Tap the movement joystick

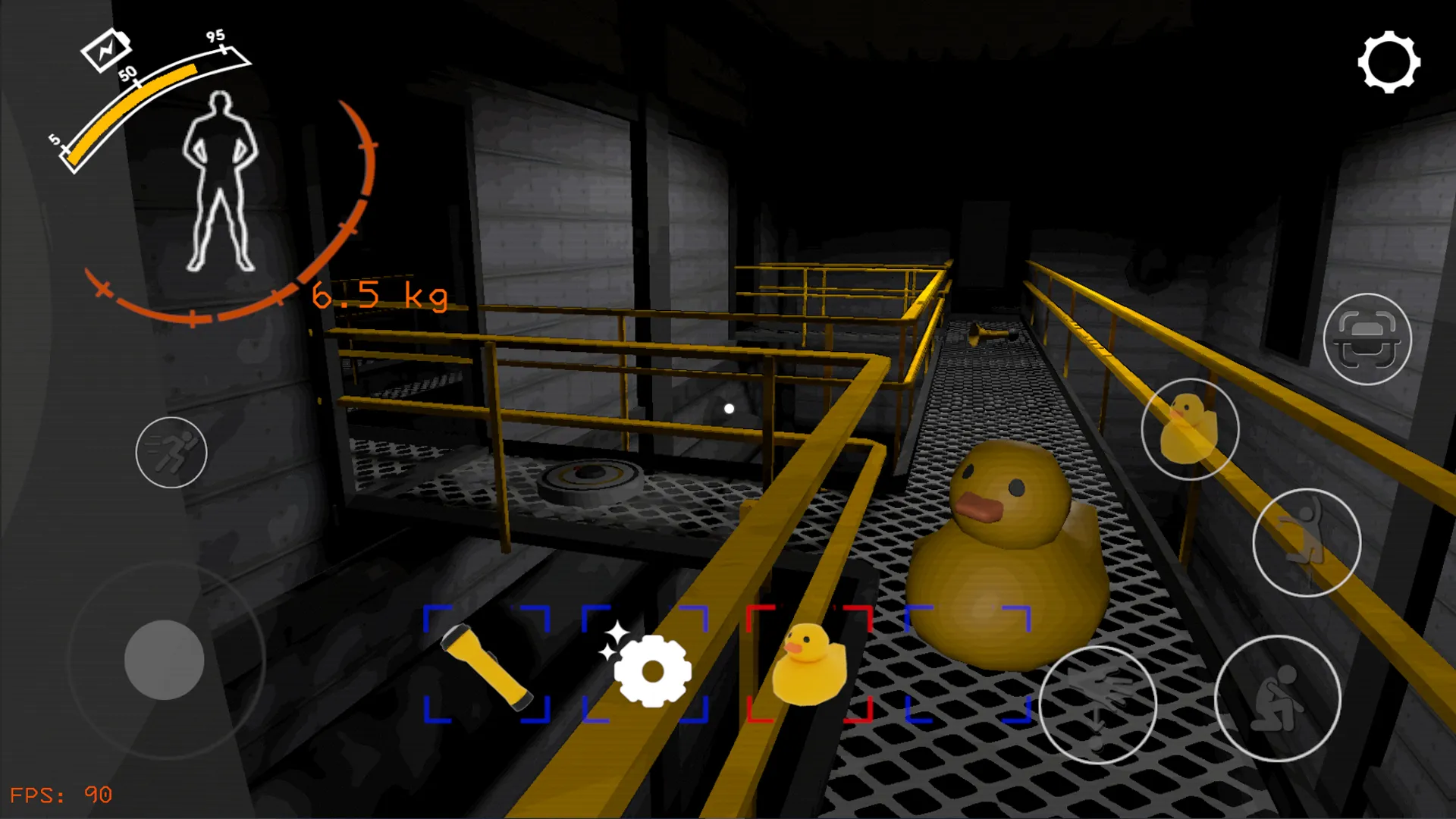click(x=165, y=660)
